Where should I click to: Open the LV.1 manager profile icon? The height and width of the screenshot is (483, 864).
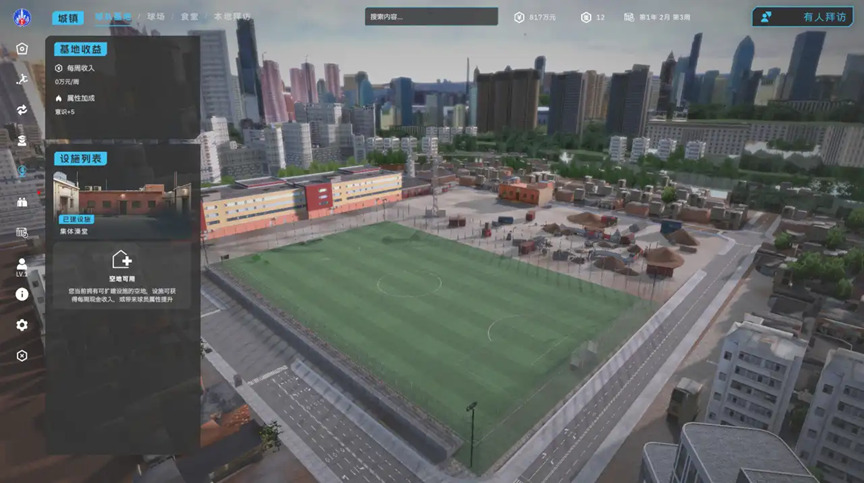tap(22, 265)
